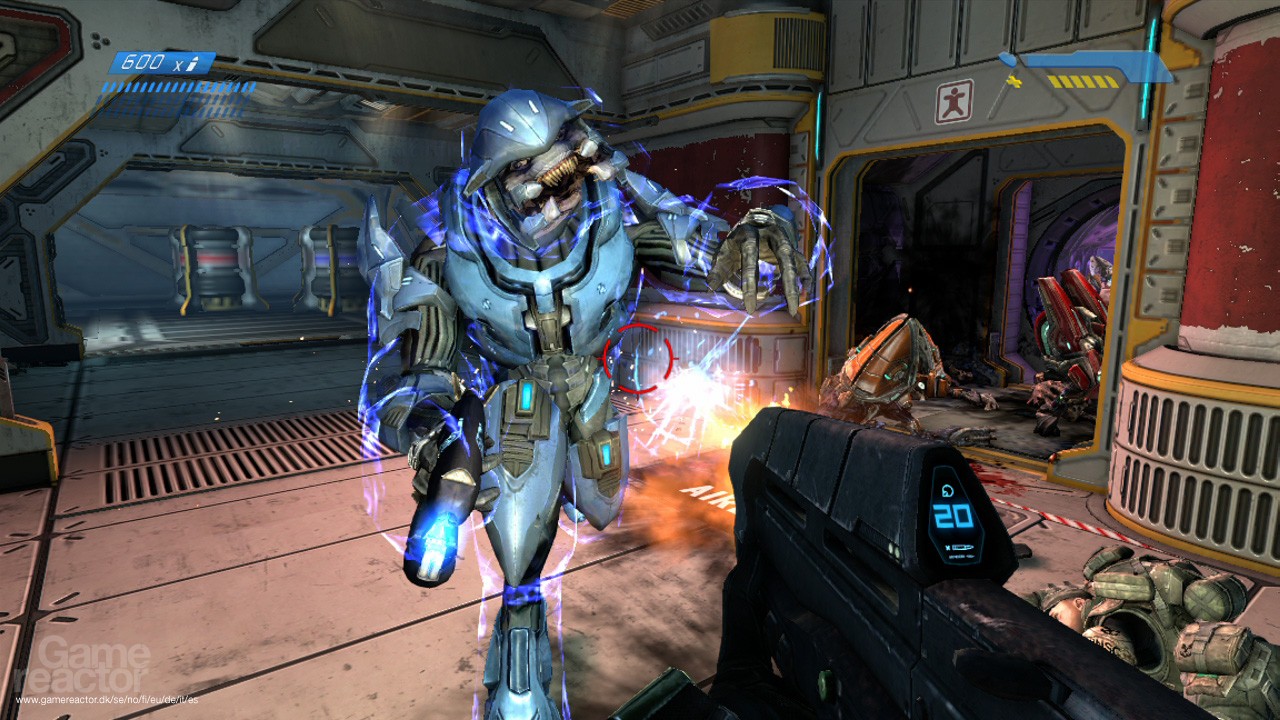Image resolution: width=1280 pixels, height=720 pixels.
Task: Click the circular motion tracker arrow on the rifle
Action: point(946,489)
